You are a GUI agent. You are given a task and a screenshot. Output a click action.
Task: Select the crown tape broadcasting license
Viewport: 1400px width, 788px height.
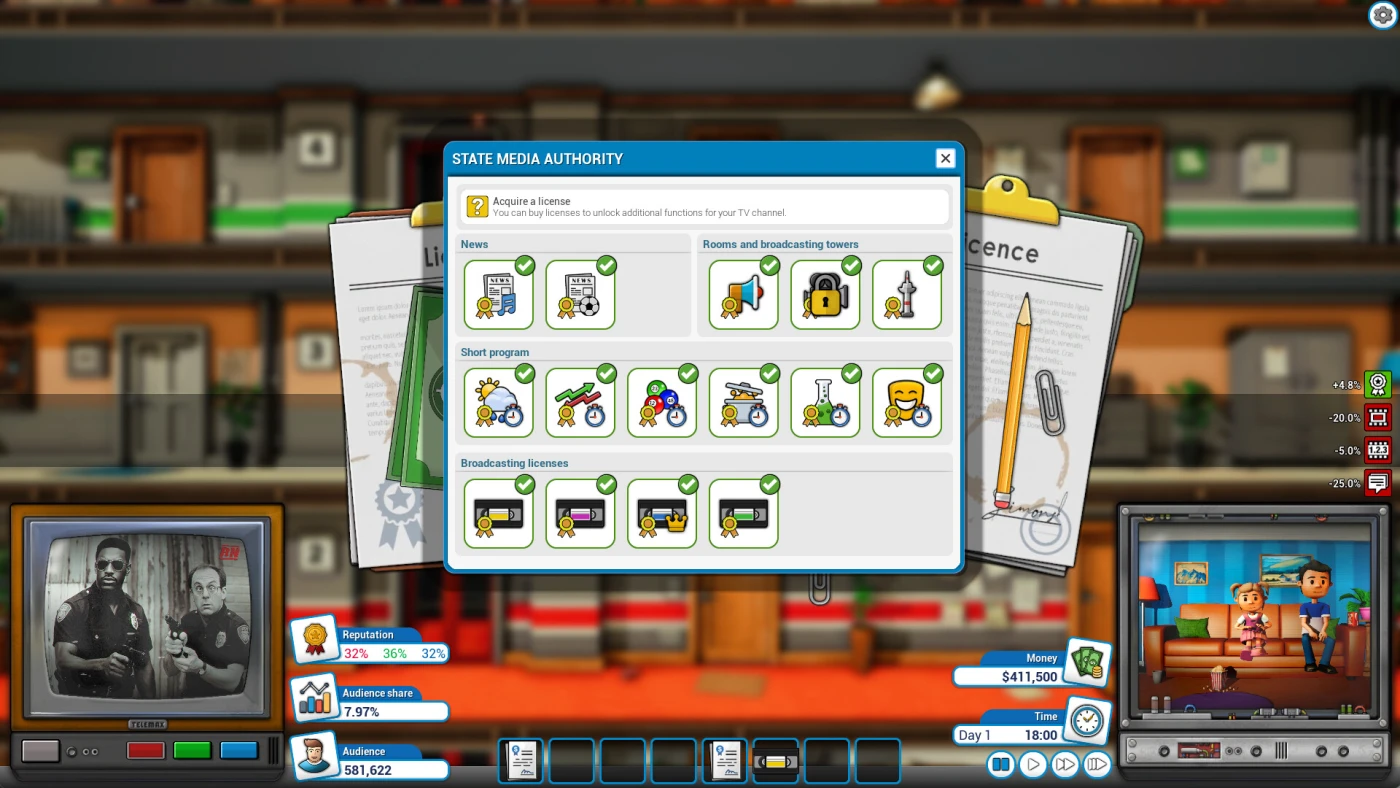click(x=662, y=513)
